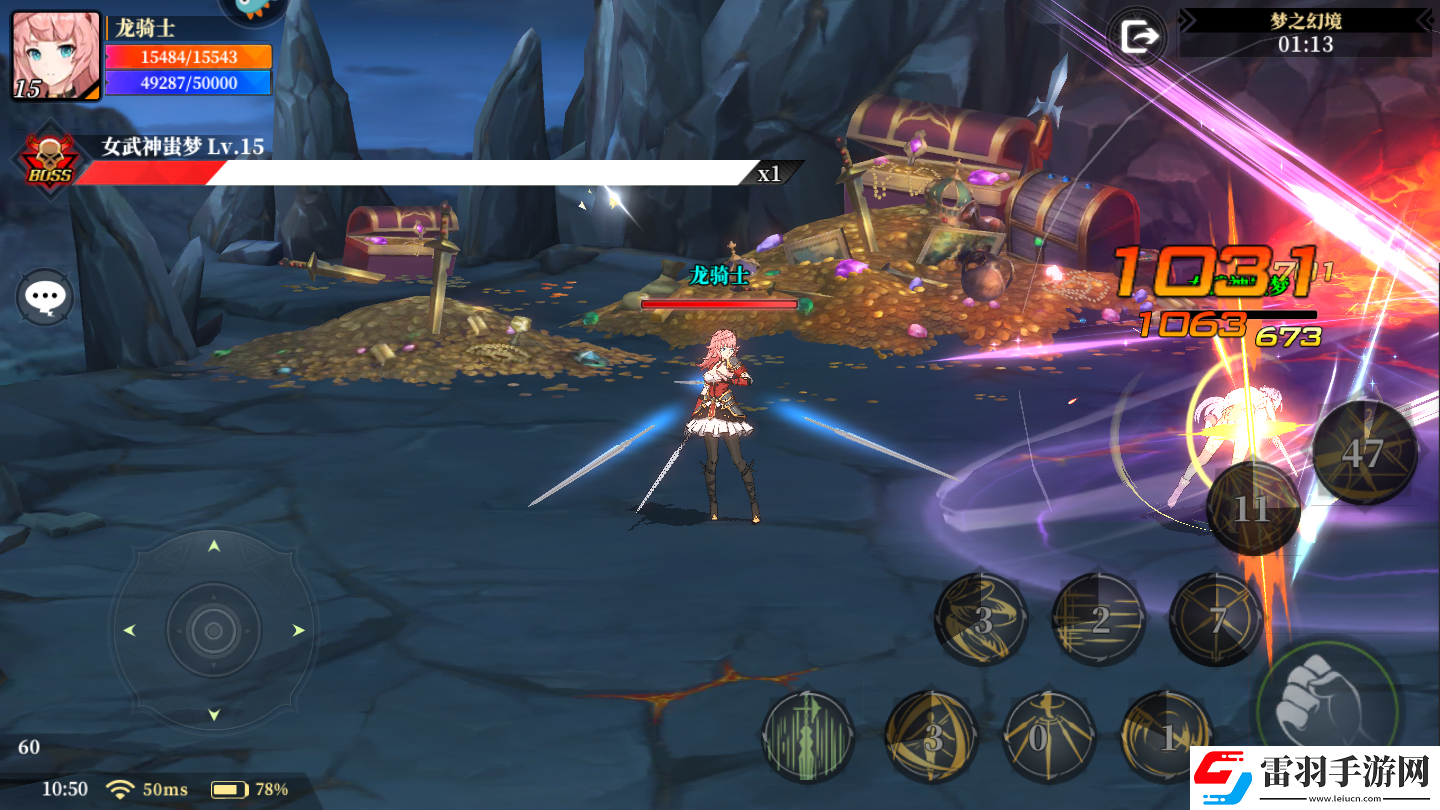1440x810 pixels.
Task: Cast the skill with 2 cooldown
Action: (x=1099, y=620)
